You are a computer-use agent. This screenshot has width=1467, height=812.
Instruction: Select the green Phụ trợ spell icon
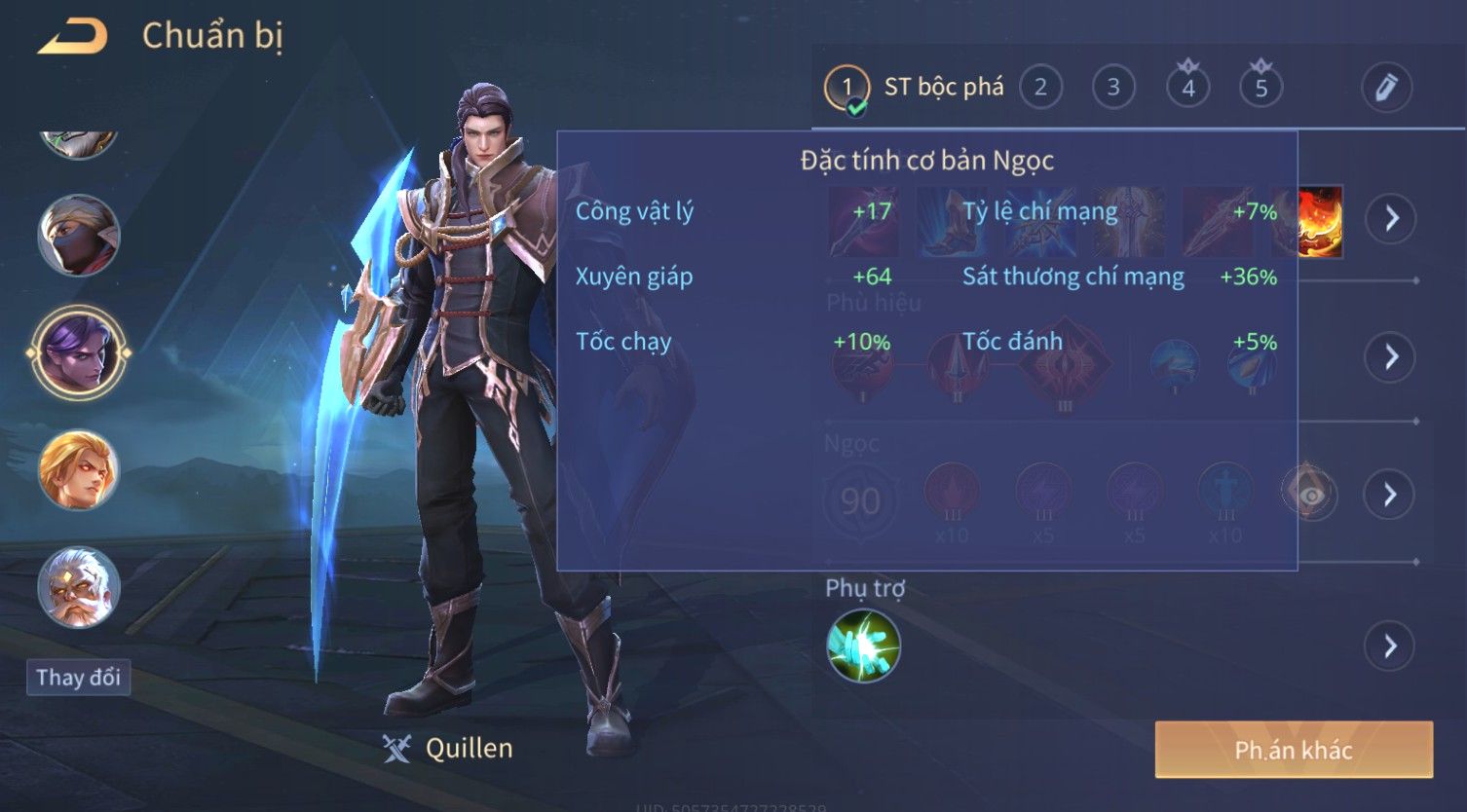[x=863, y=646]
